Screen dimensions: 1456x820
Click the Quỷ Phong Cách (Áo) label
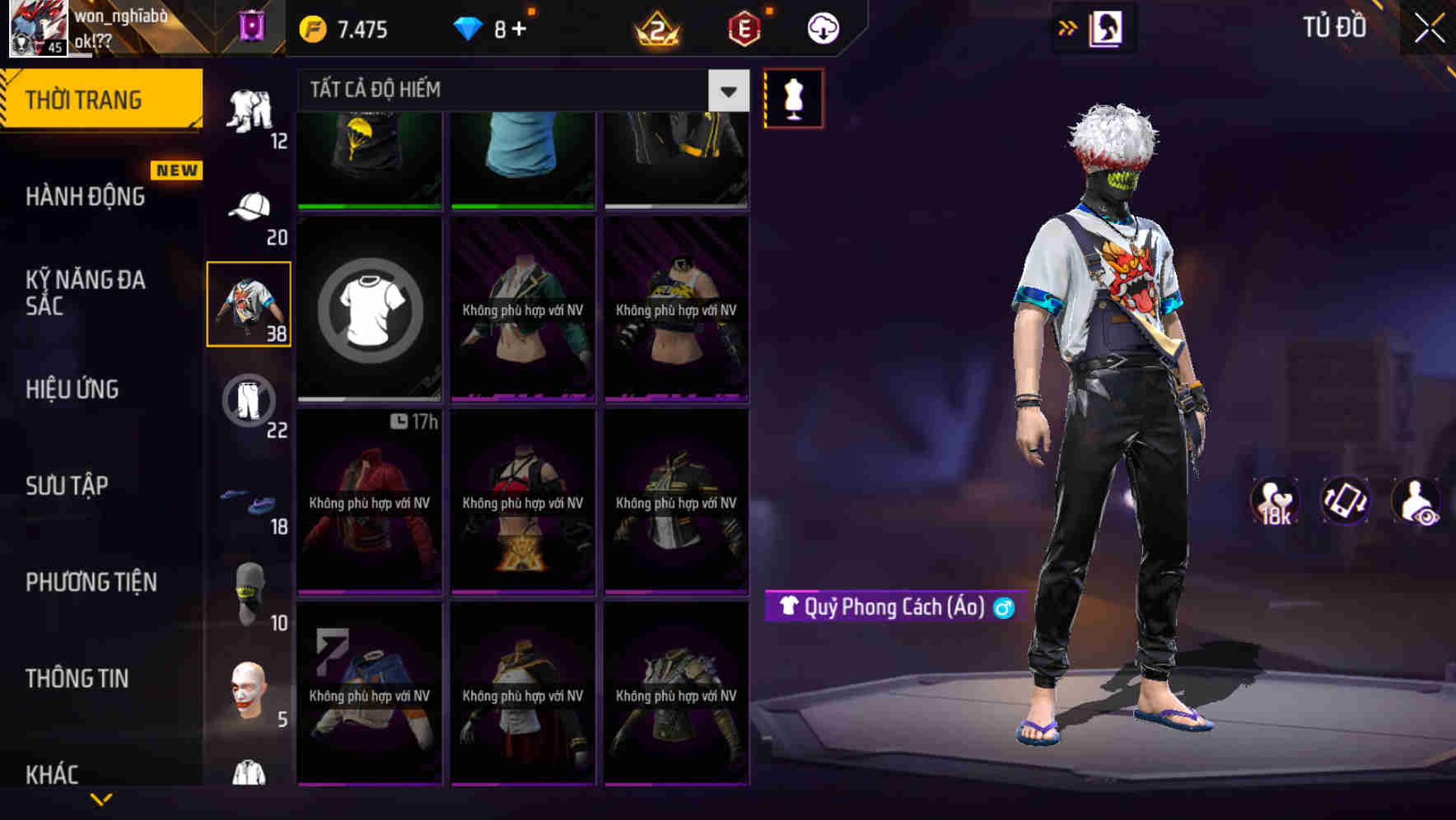pyautogui.click(x=888, y=608)
